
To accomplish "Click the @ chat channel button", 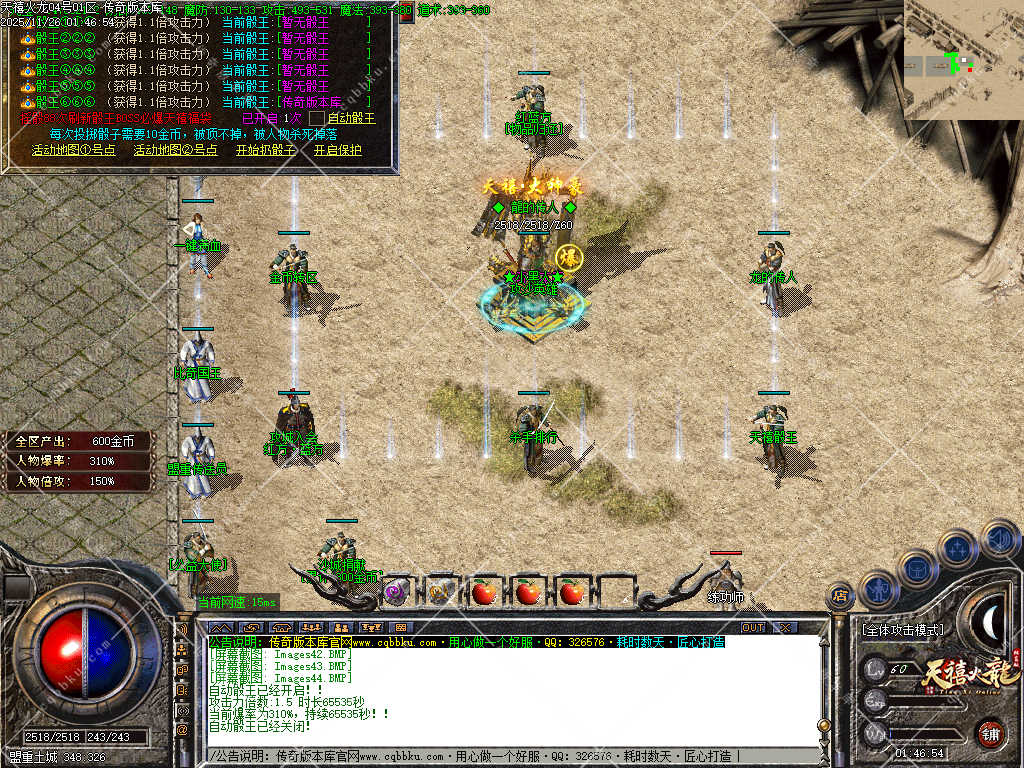I will (x=183, y=730).
